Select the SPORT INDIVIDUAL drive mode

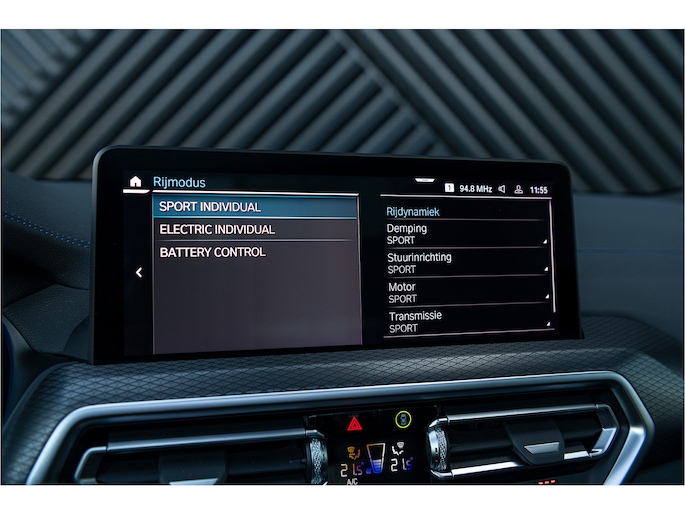254,207
